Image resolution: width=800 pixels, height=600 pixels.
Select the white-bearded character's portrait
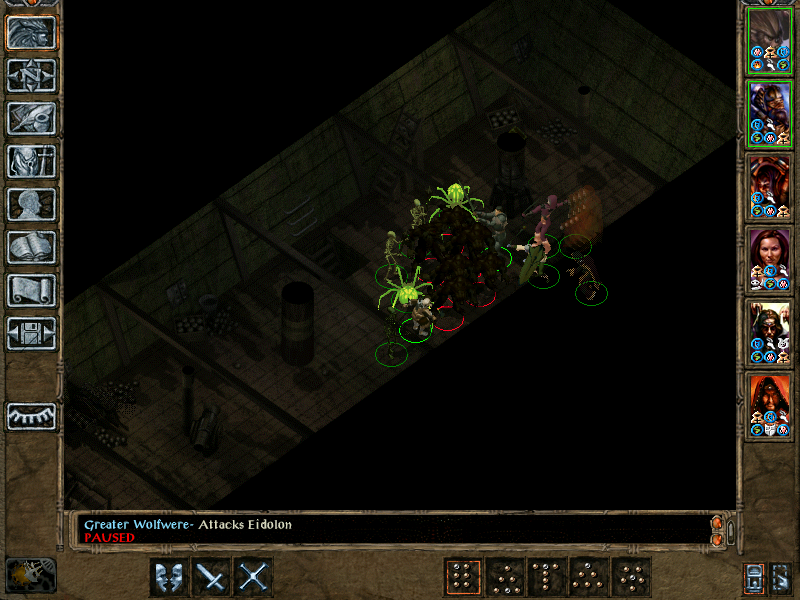[x=770, y=331]
